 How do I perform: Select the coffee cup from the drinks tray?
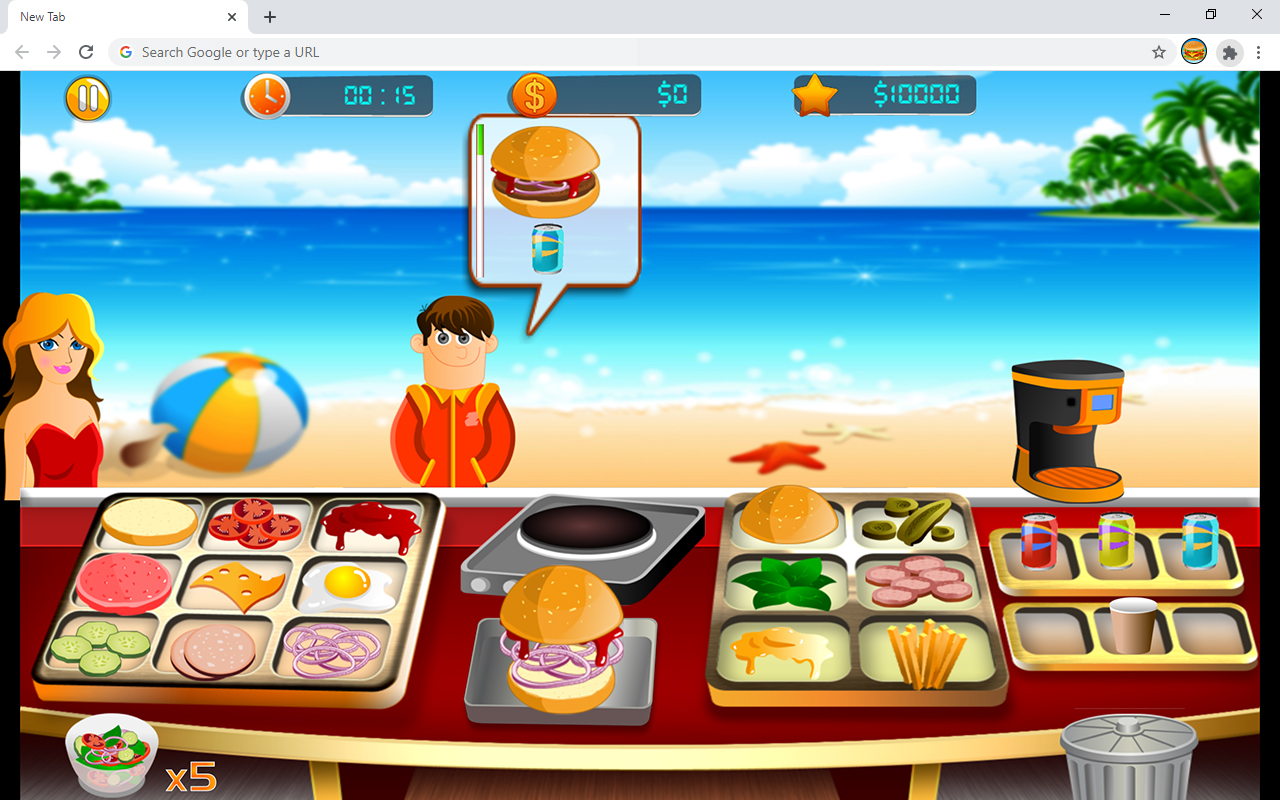(1135, 628)
